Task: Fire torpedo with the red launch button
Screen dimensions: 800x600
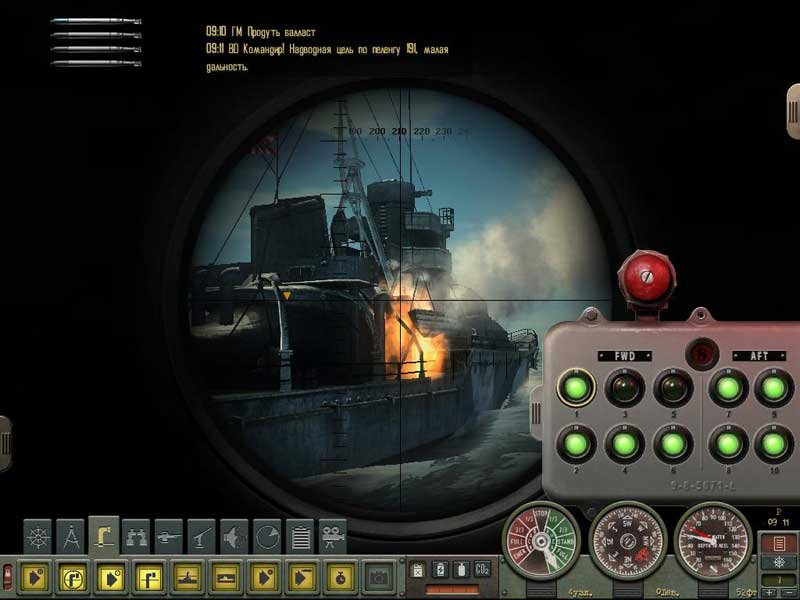Action: tap(637, 272)
